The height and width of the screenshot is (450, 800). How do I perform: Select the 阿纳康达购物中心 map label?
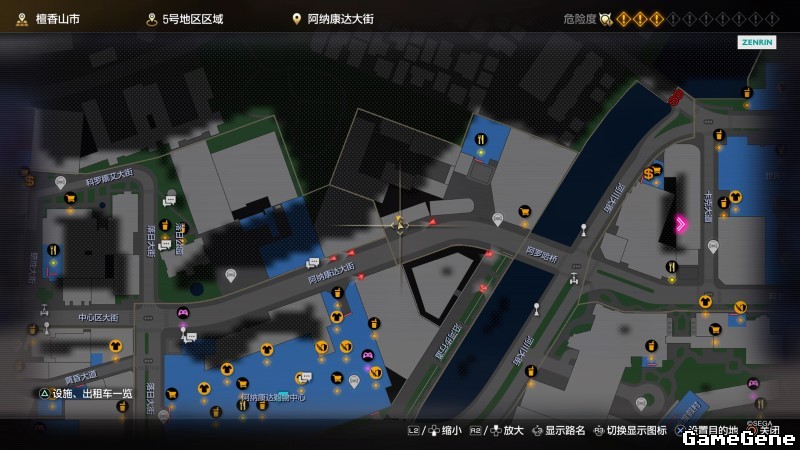[x=273, y=397]
